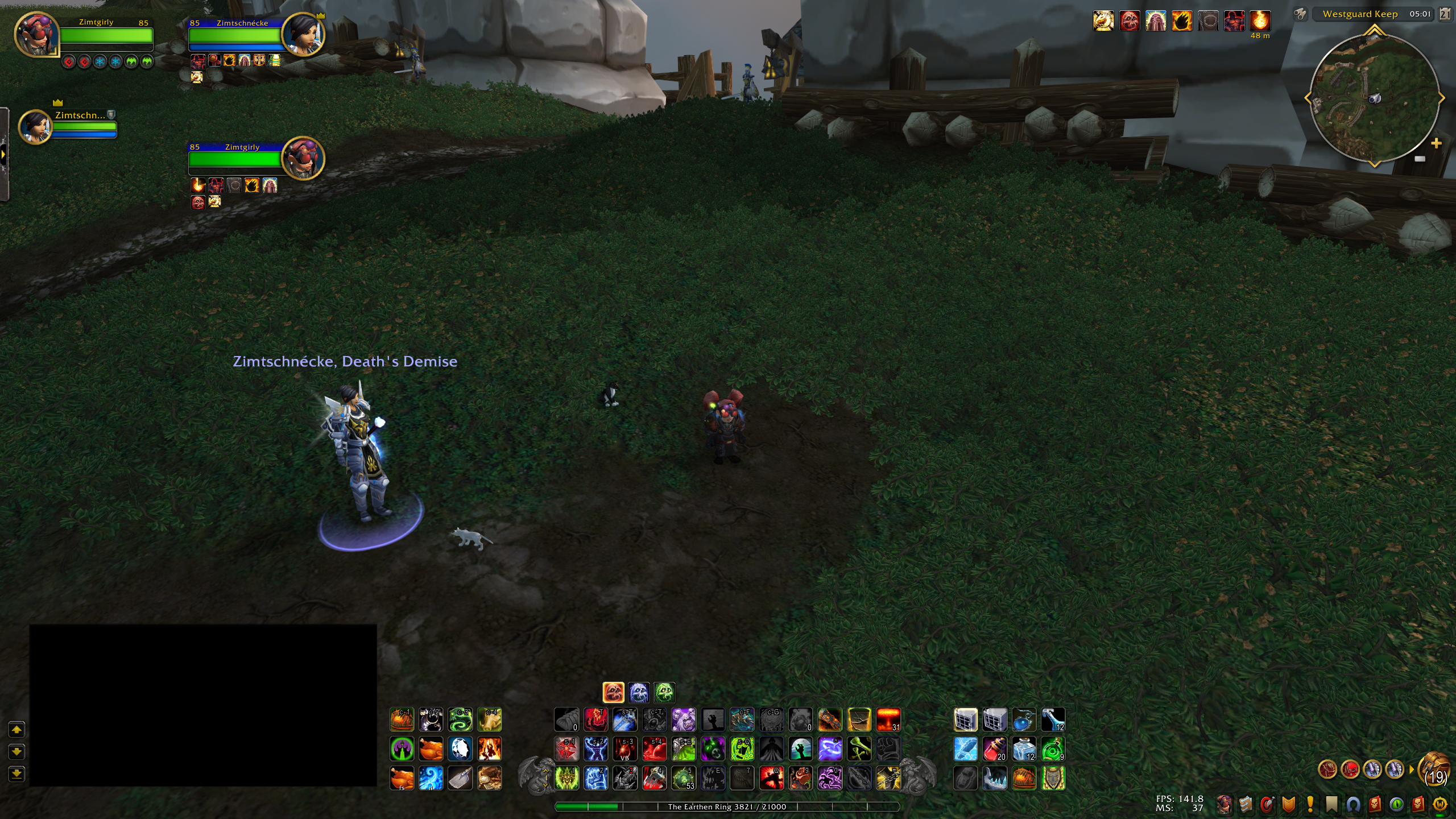Screen dimensions: 1456x819
Task: Open the minimap tracking binoculars icon
Action: point(1300,14)
